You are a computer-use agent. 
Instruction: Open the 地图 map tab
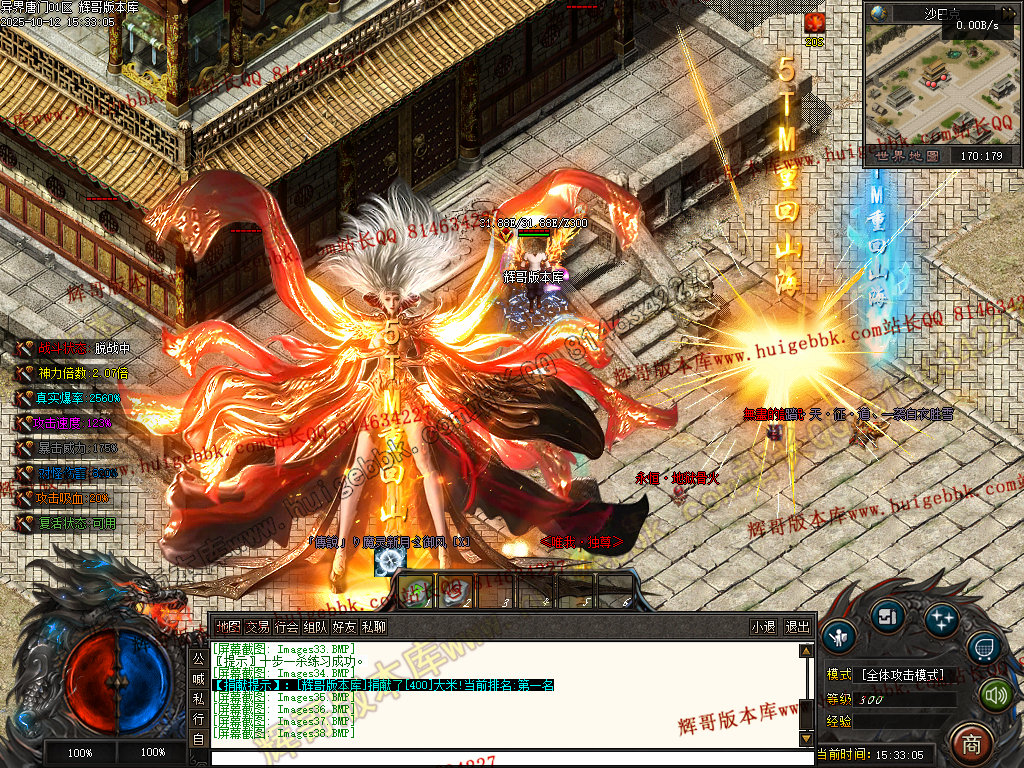click(x=228, y=627)
